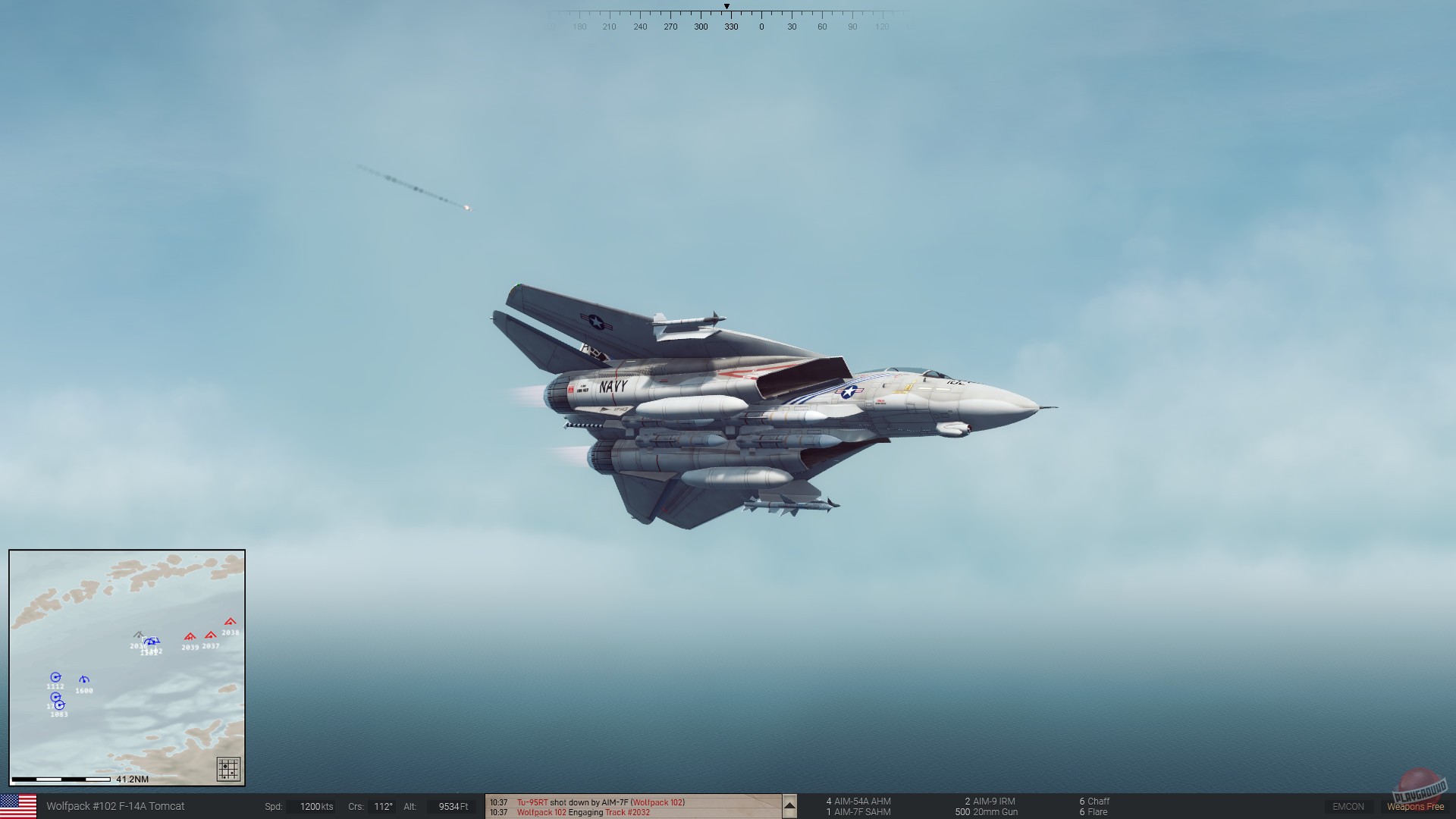Click heading 330 on the compass tape
1456x819 pixels.
[730, 26]
